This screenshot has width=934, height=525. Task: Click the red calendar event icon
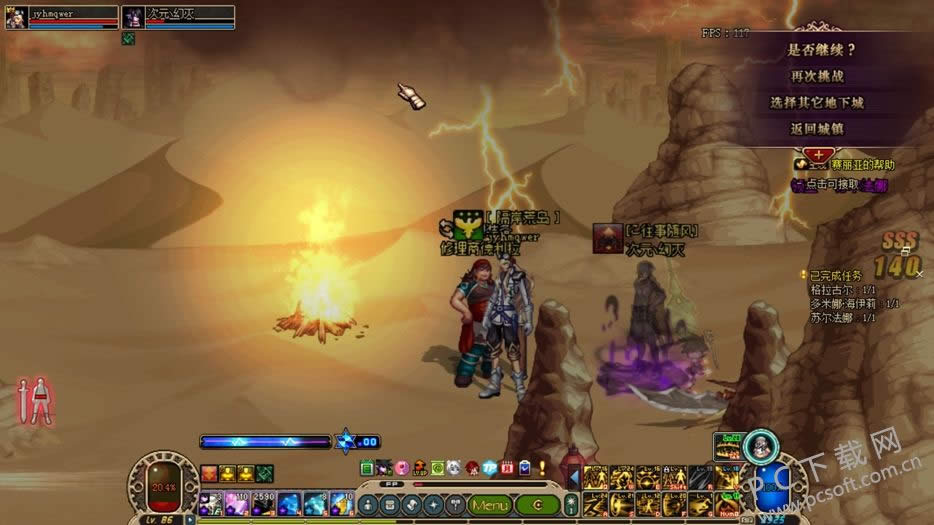507,467
